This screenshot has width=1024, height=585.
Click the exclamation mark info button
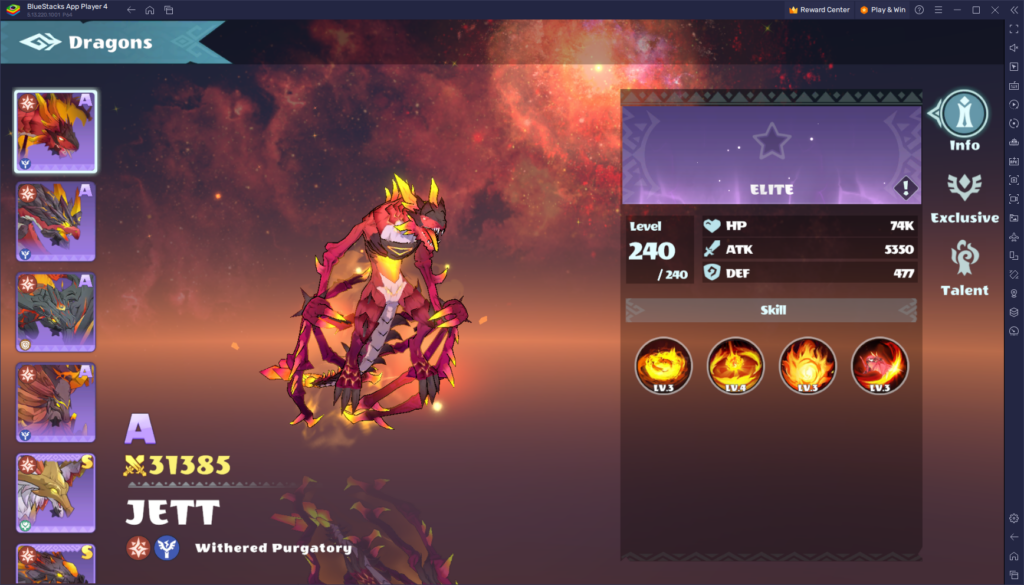tap(905, 188)
